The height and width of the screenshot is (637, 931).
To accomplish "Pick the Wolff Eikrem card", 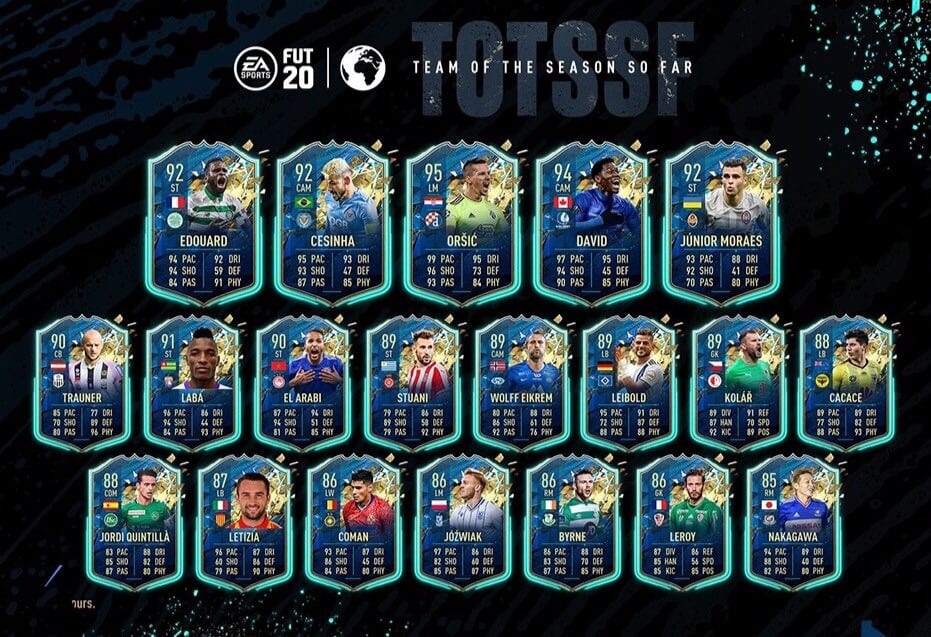I will [x=520, y=380].
